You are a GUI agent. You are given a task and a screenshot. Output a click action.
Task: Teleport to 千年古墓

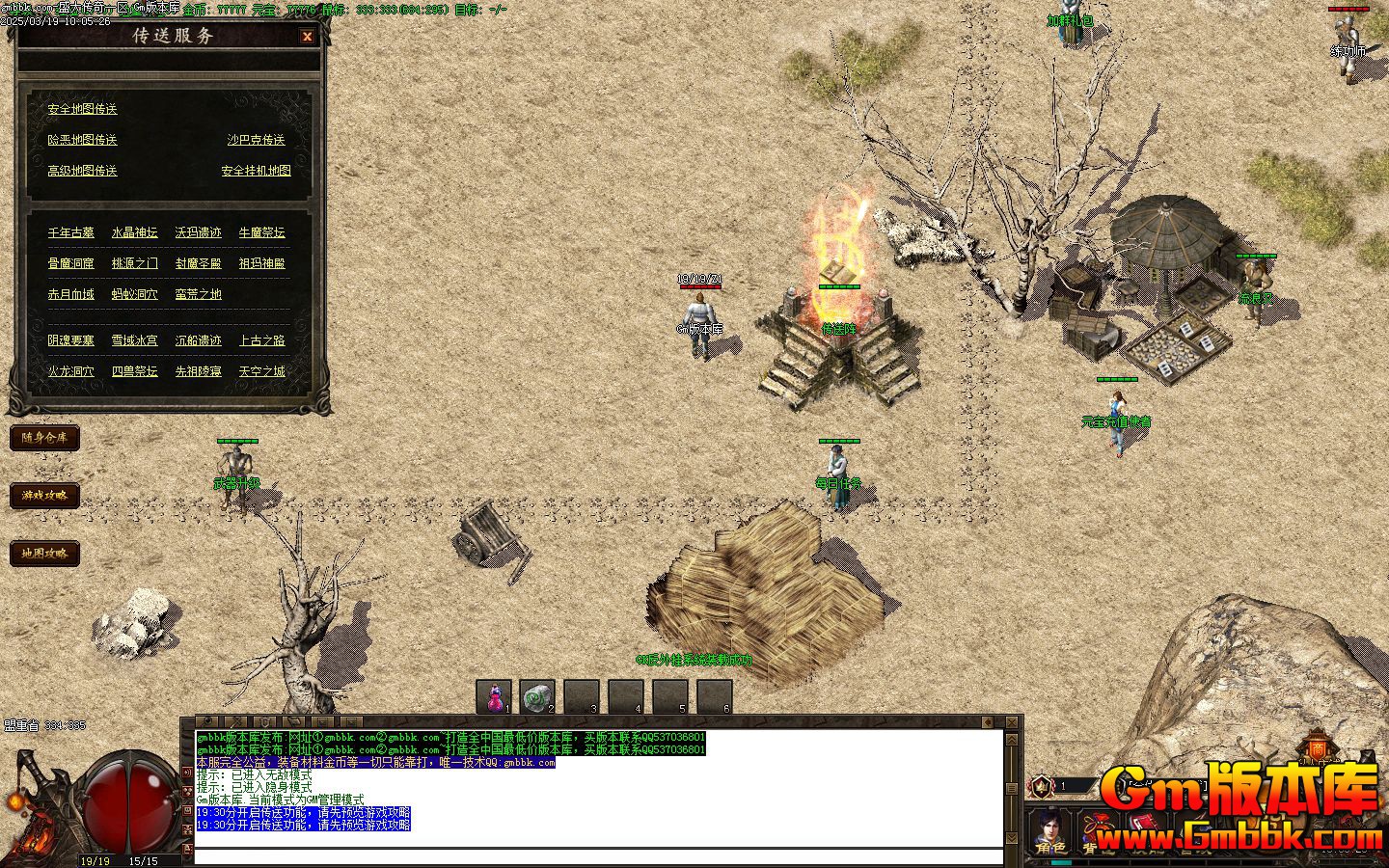(x=71, y=232)
